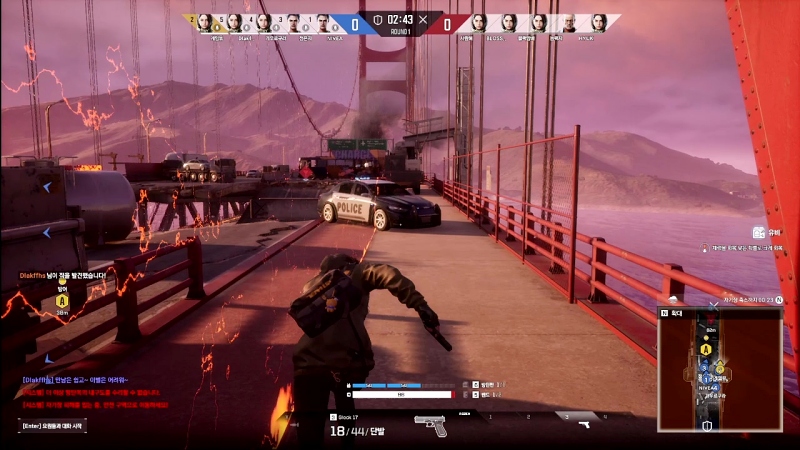The height and width of the screenshot is (450, 800).
Task: Select NIVEA's portrait on the blue team
Action: 324,22
